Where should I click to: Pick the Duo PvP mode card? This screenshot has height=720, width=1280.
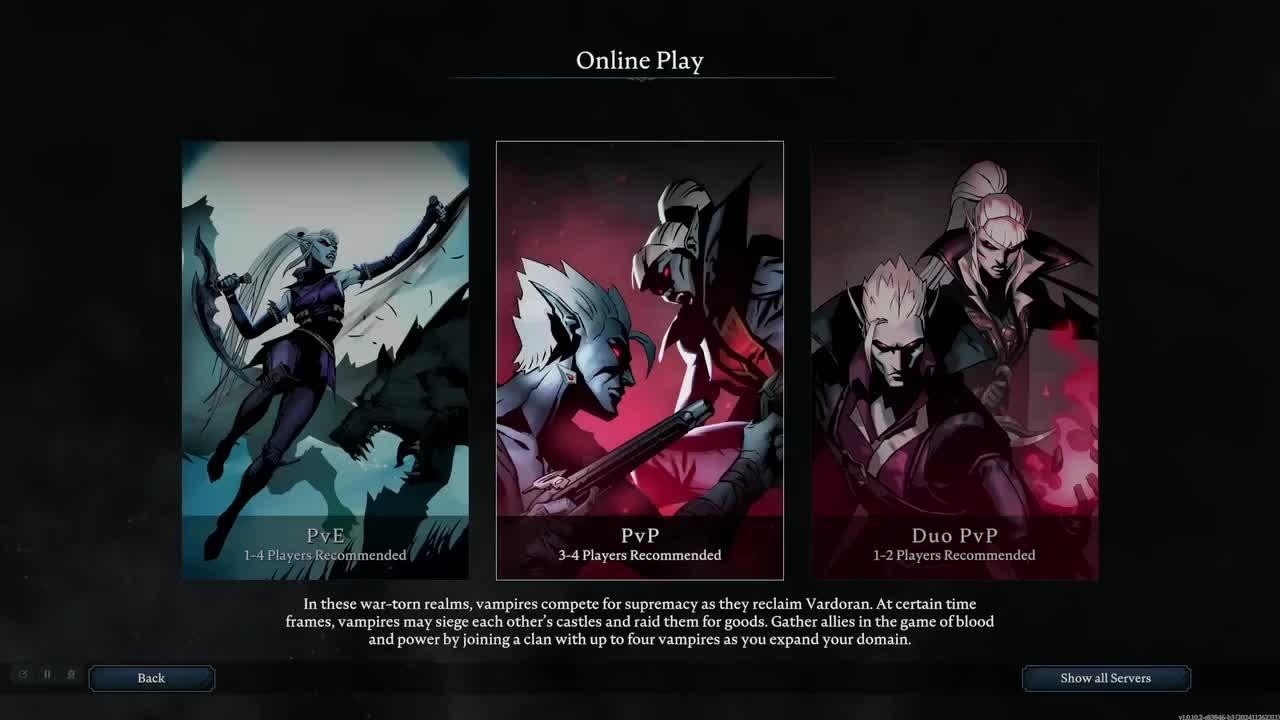coord(955,360)
